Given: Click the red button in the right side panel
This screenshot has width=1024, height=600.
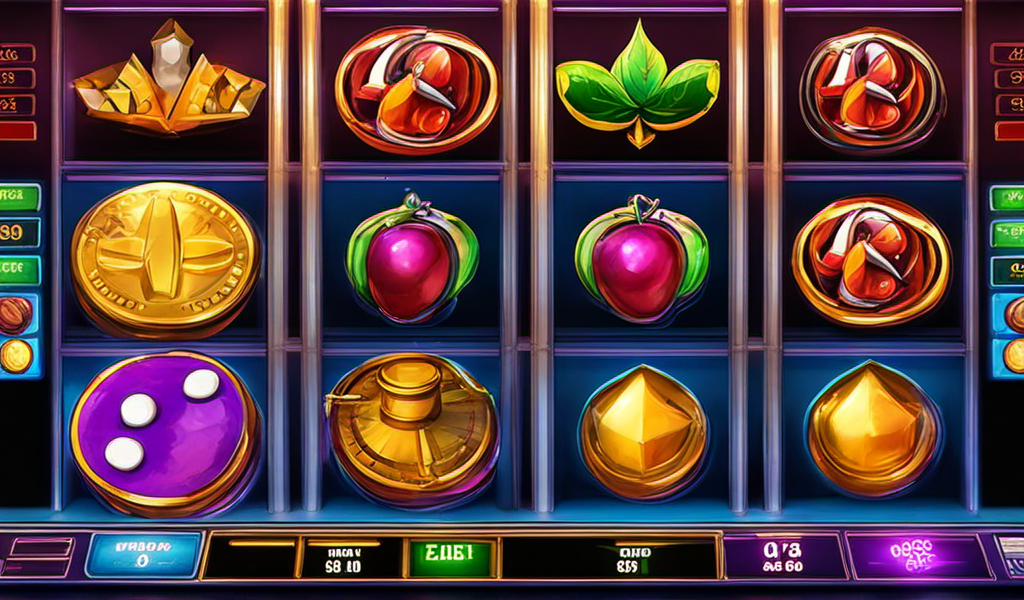Looking at the screenshot, I should tap(1007, 130).
